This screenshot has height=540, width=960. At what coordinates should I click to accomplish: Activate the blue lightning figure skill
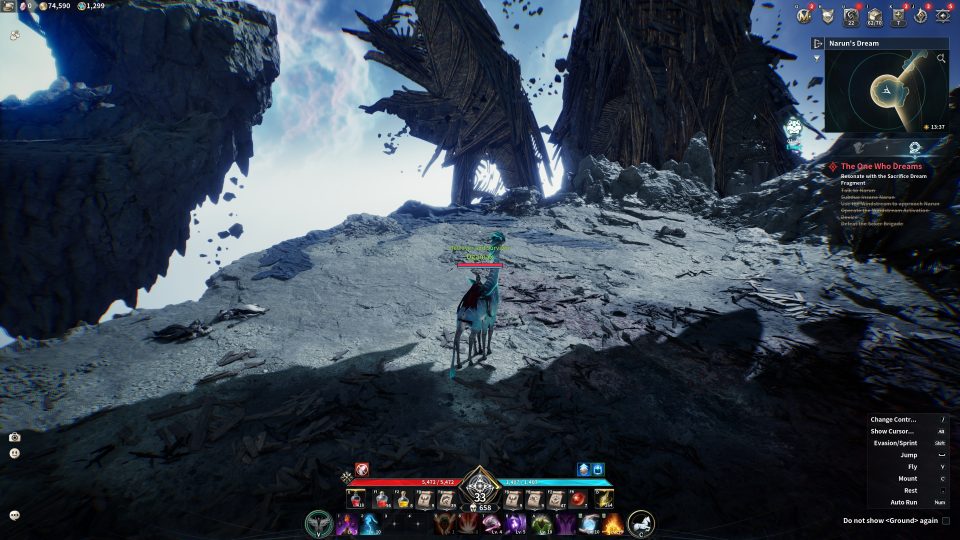pos(369,524)
